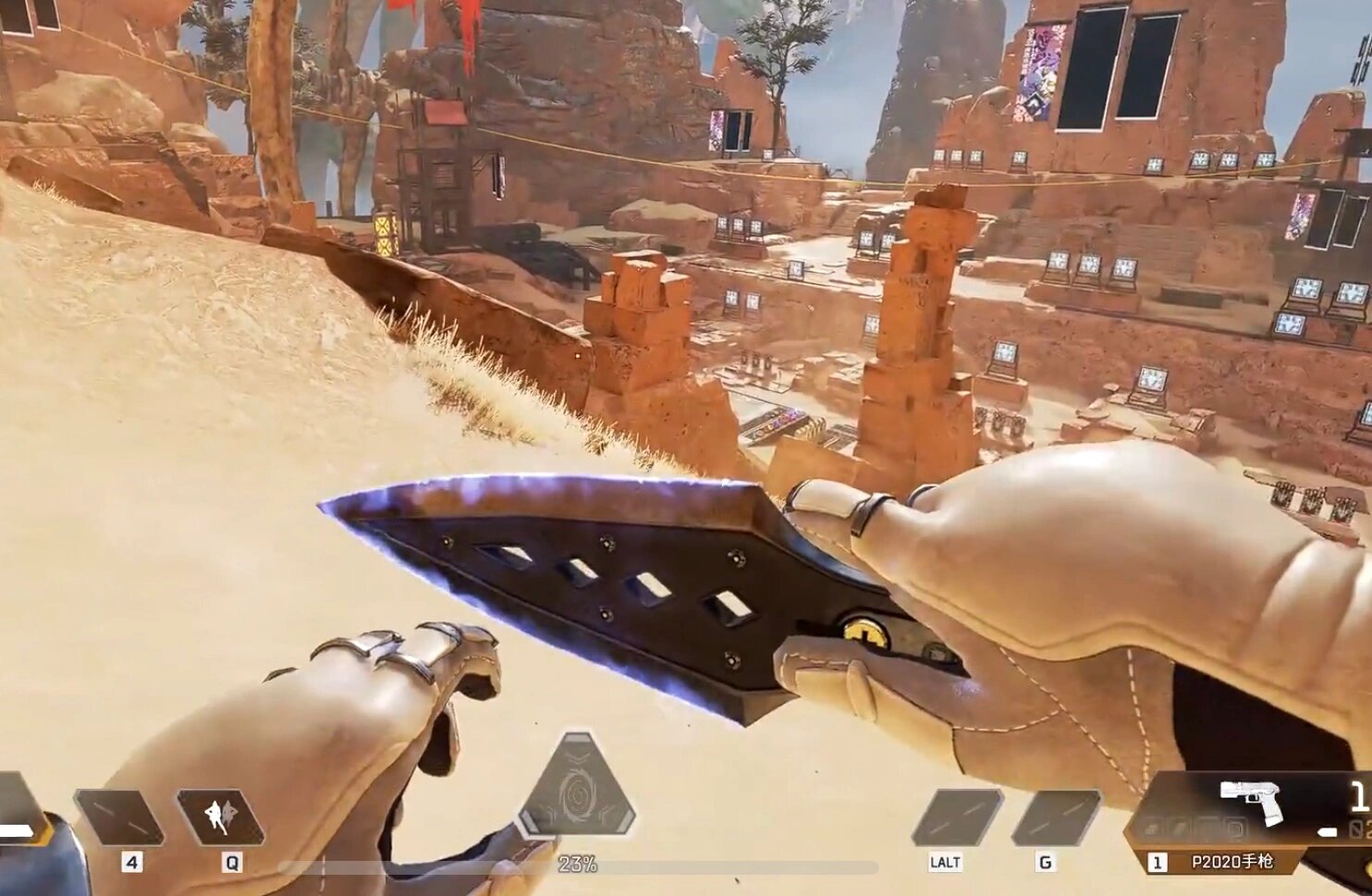Click the P2020手枪 weapon name text
The height and width of the screenshot is (896, 1372).
point(1233,861)
